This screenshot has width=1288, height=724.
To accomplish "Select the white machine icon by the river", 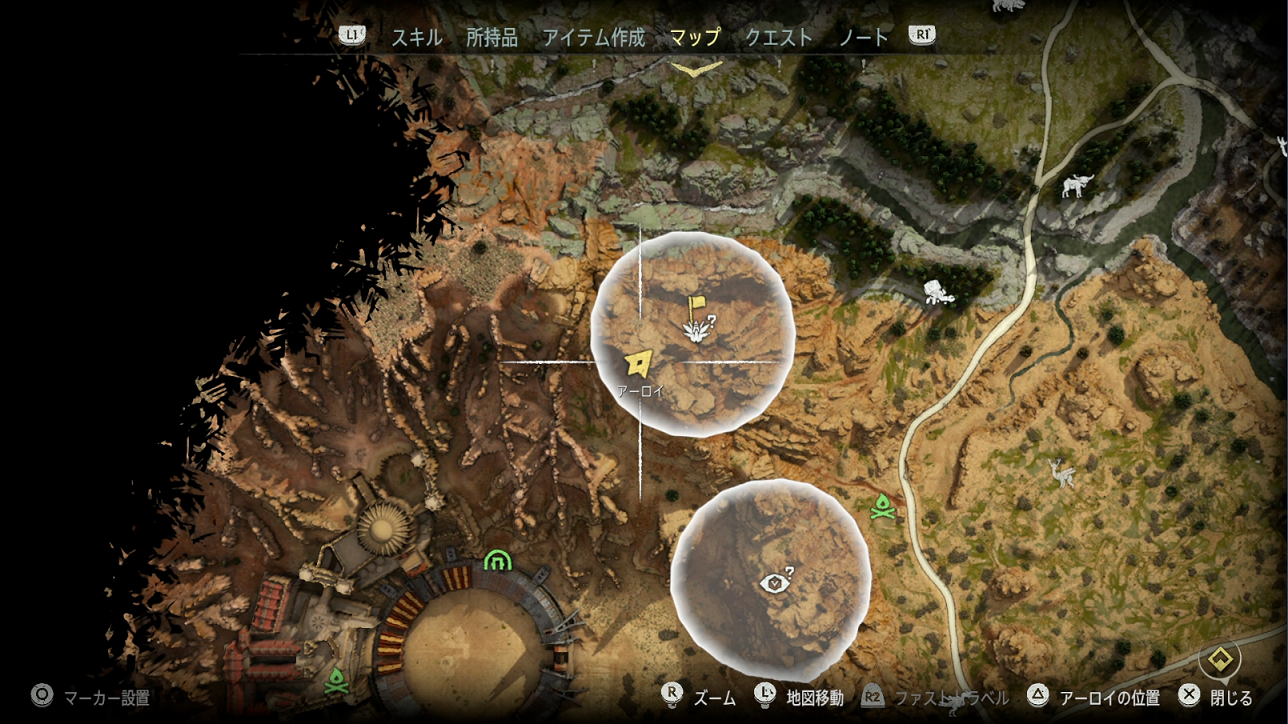I will coord(1077,186).
